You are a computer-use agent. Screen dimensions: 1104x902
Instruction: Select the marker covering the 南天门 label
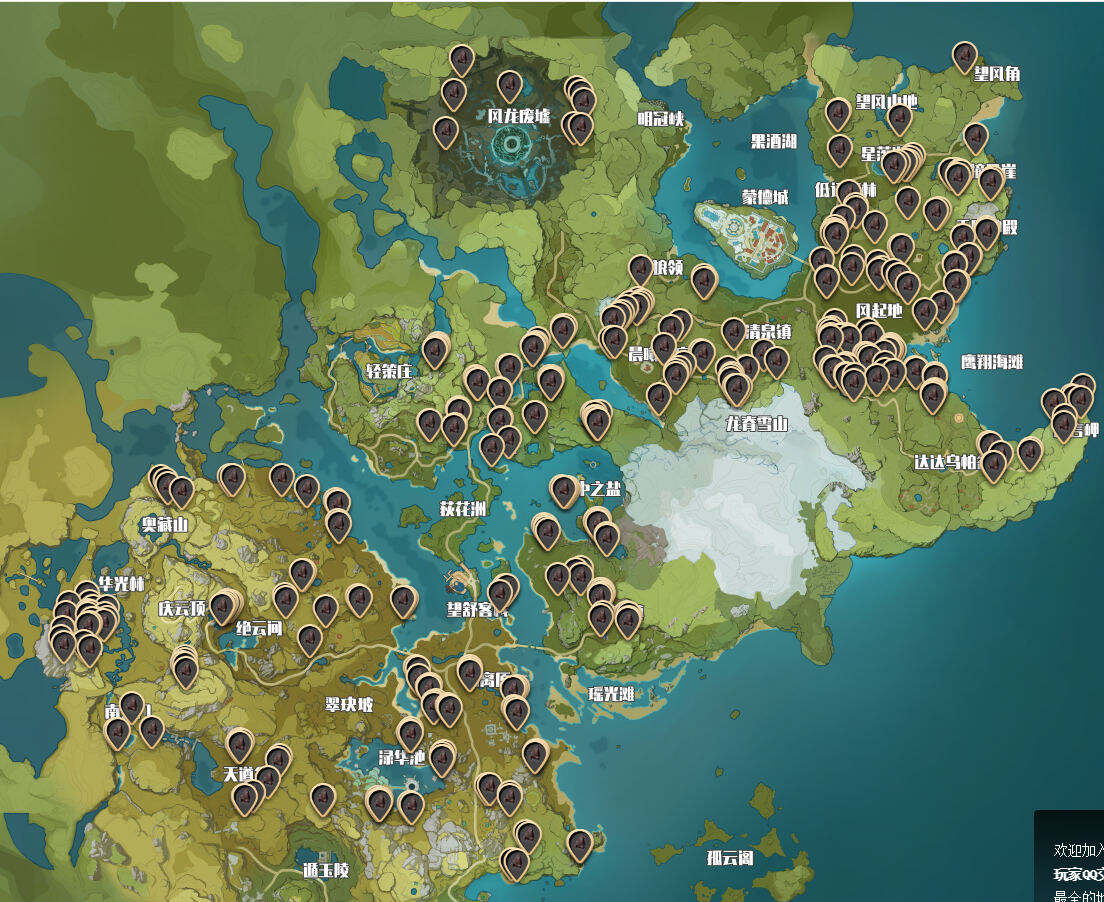(x=131, y=707)
